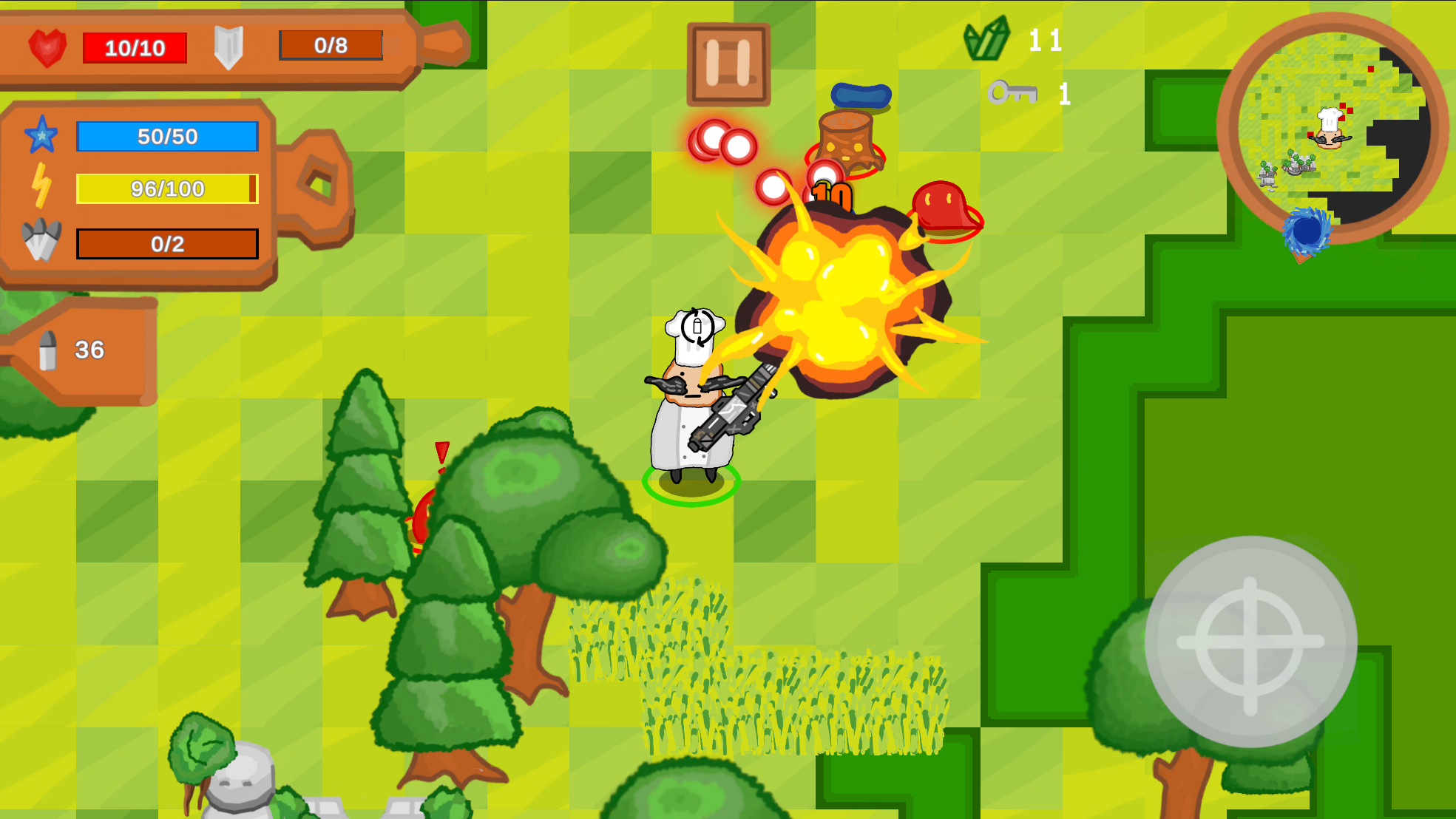The image size is (1456, 819).
Task: Click the blue star experience icon
Action: click(x=41, y=136)
